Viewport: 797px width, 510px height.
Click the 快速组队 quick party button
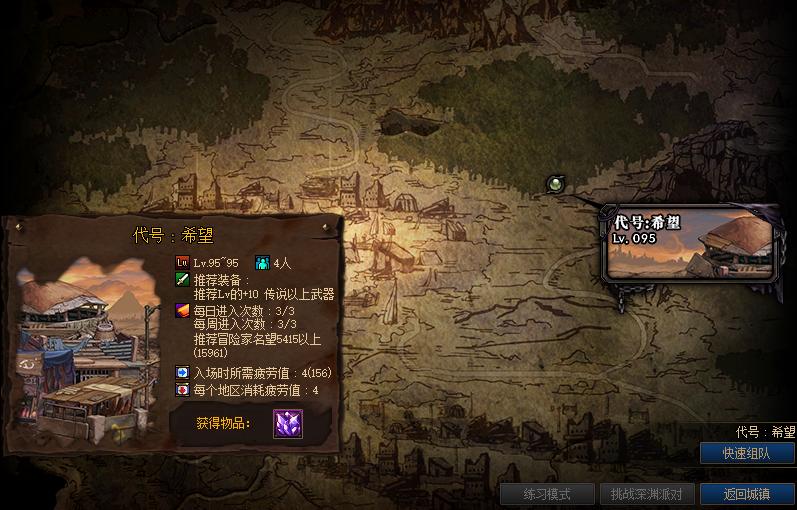pos(747,453)
